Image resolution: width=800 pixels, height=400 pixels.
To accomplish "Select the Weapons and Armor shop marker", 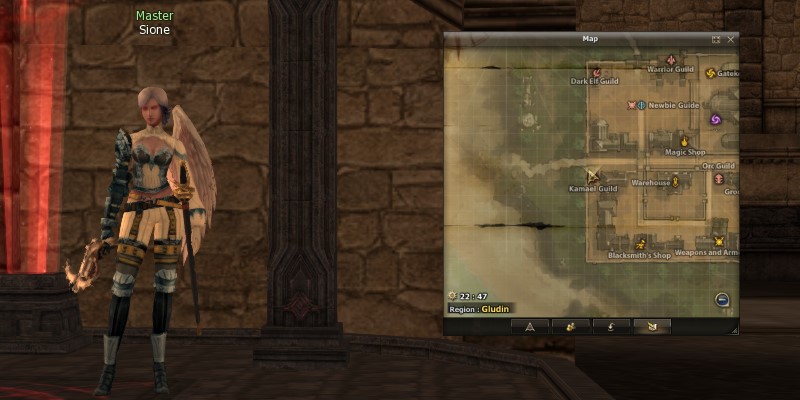I will tap(718, 241).
